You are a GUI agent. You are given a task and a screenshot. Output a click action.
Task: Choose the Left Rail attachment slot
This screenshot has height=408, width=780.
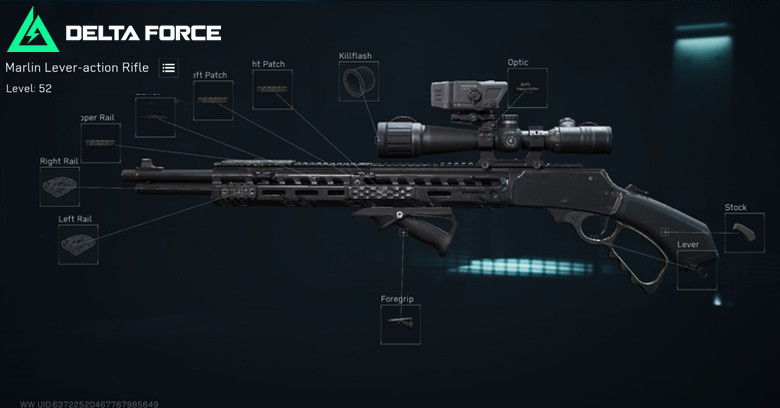[78, 244]
